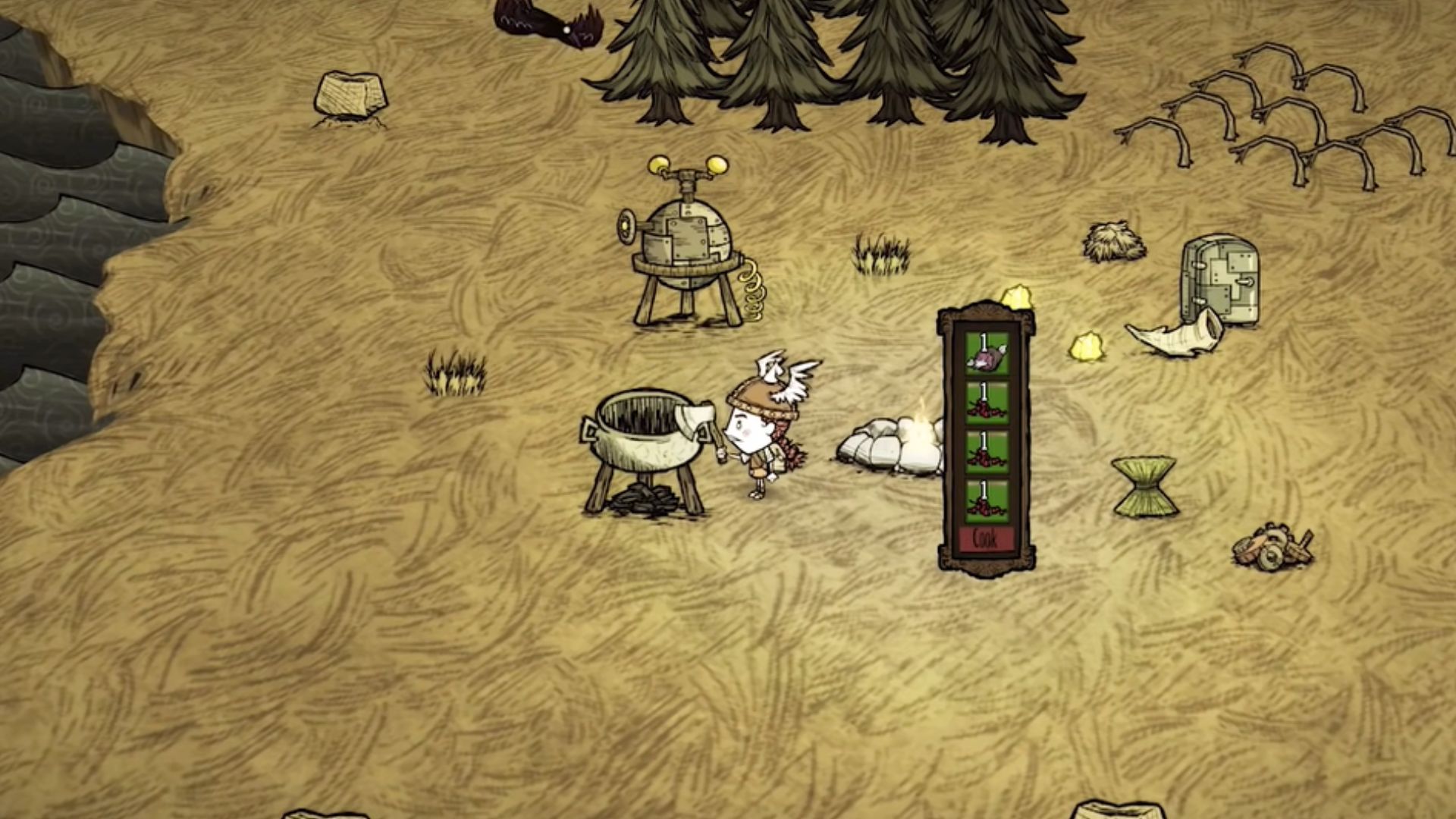The image size is (1456, 819).
Task: Select the morsel meat slot
Action: pyautogui.click(x=987, y=355)
